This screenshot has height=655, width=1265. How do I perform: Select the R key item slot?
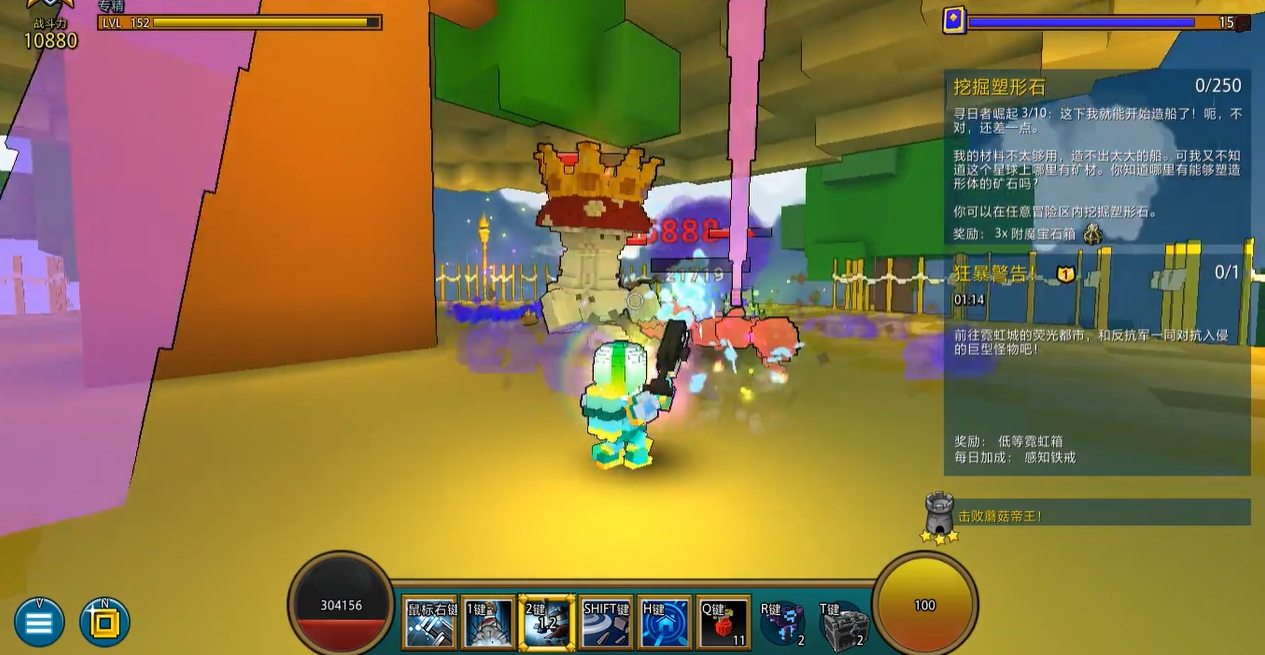pos(782,625)
